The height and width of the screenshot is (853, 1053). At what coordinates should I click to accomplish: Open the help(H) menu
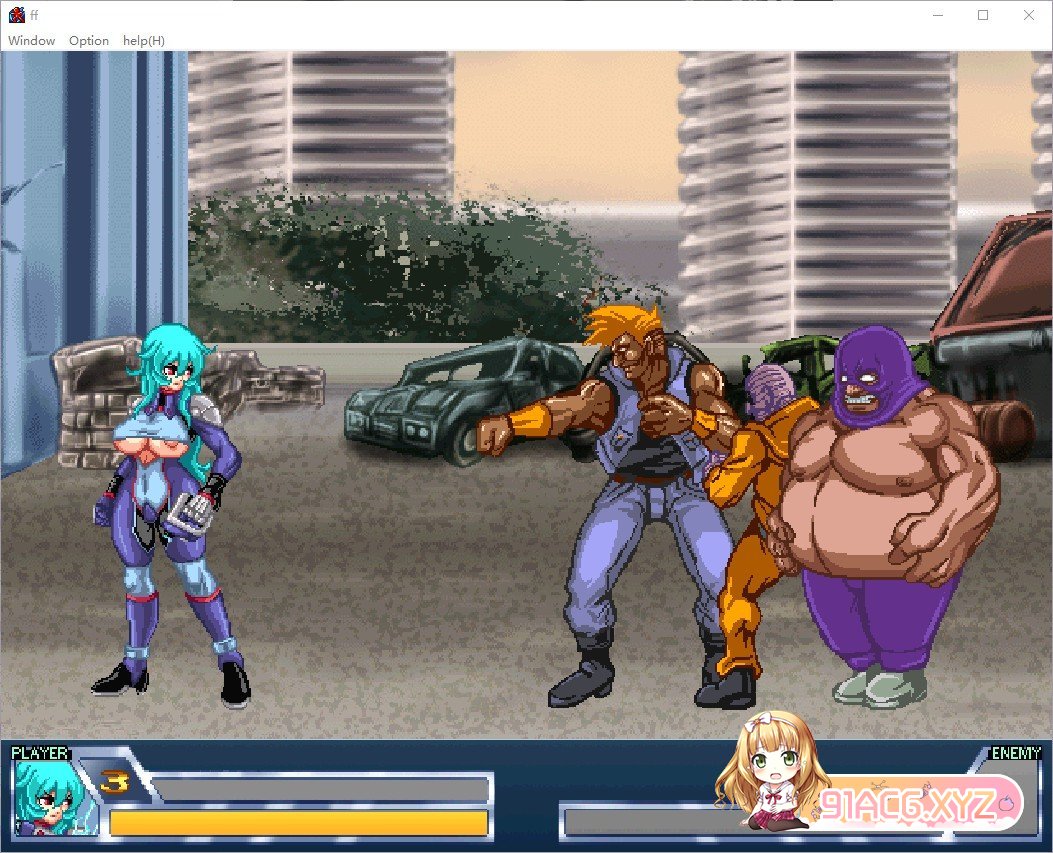coord(144,41)
